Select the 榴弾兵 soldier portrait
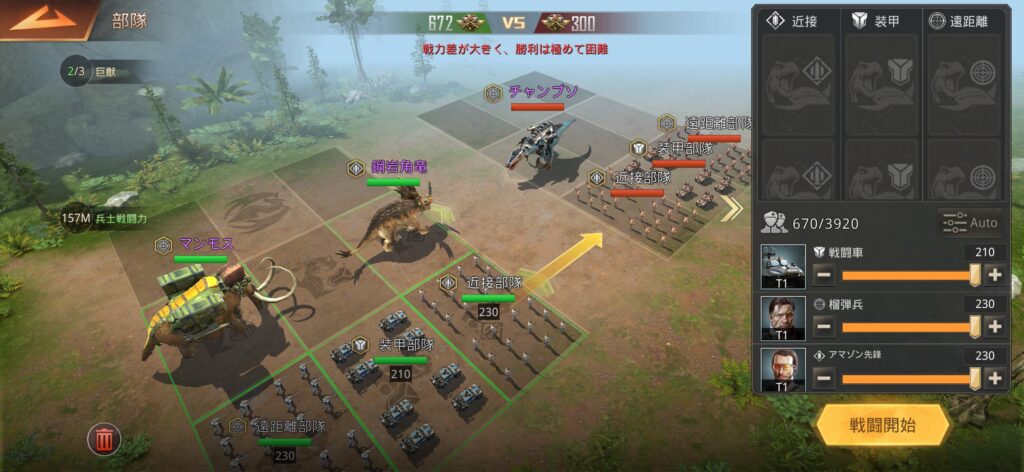1024x472 pixels. tap(783, 318)
